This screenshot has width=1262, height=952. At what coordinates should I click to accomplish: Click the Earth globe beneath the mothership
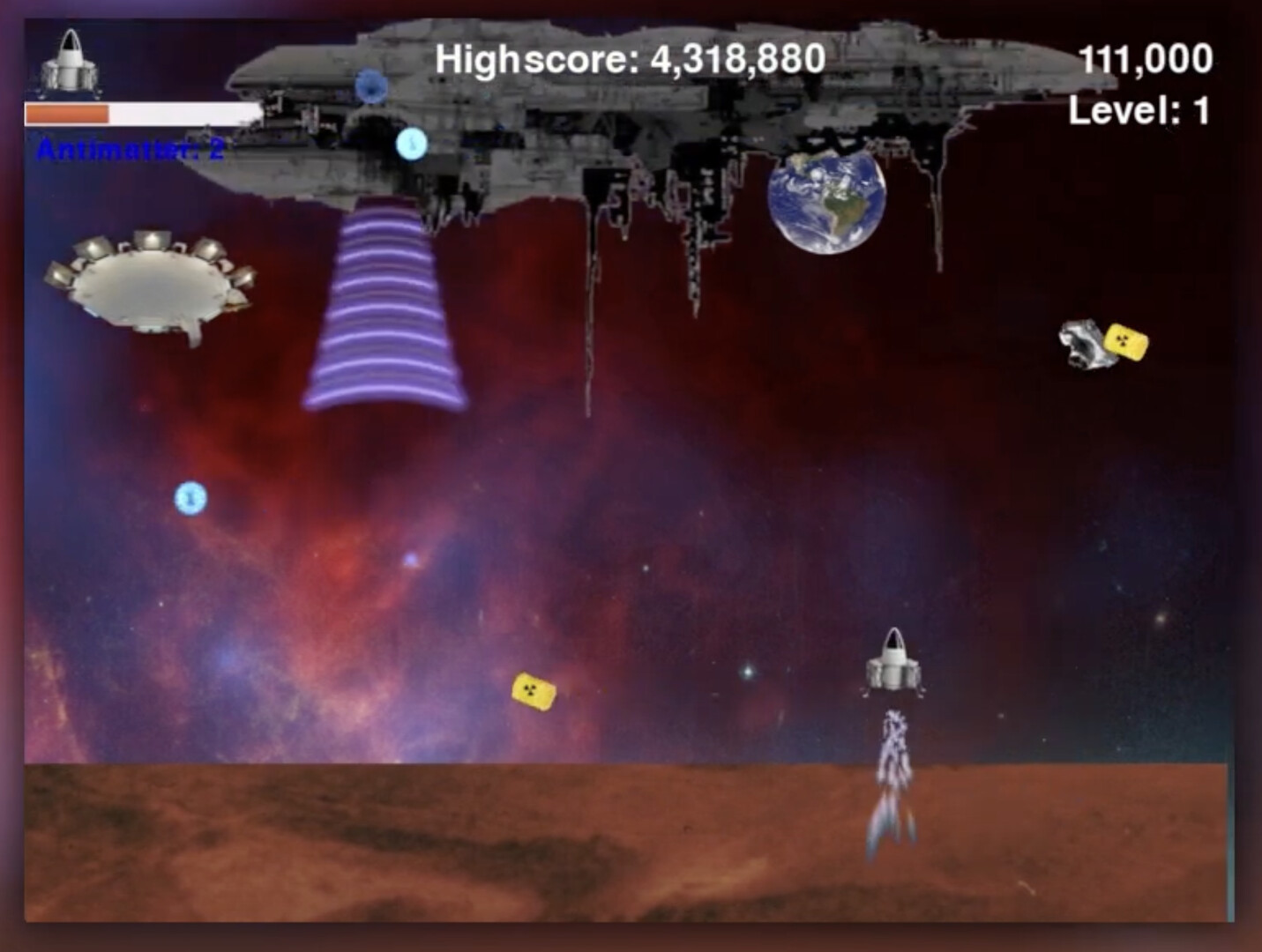click(x=827, y=201)
